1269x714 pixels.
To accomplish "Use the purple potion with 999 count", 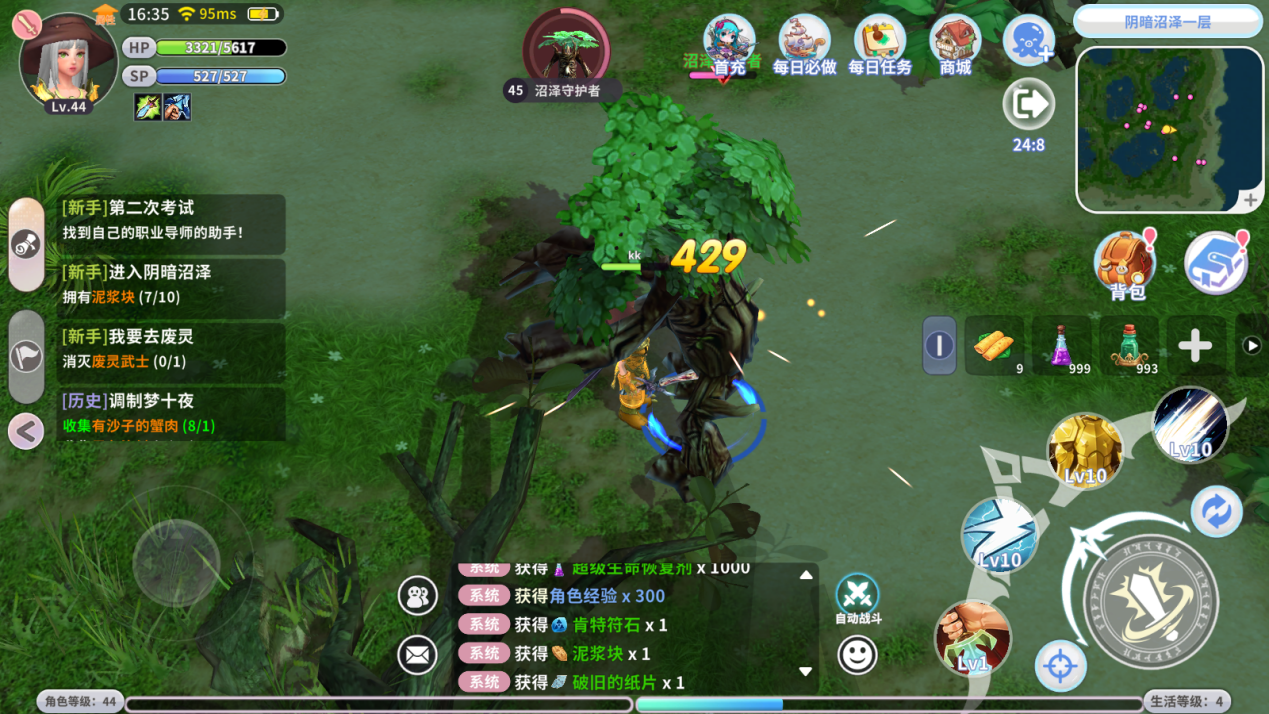I will click(1062, 346).
